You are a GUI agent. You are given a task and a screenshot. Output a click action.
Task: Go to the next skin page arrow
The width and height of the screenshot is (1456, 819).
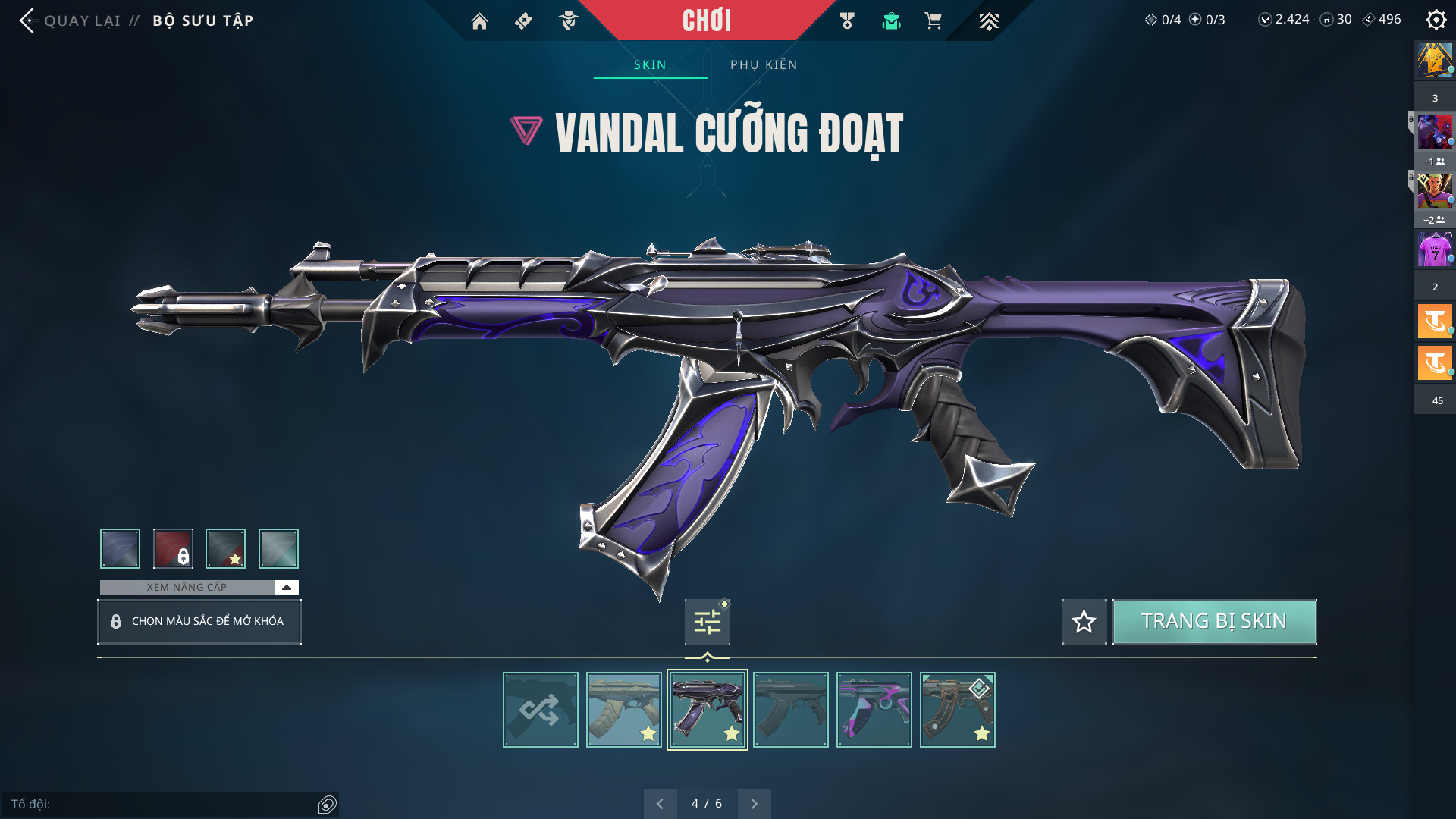coord(754,804)
